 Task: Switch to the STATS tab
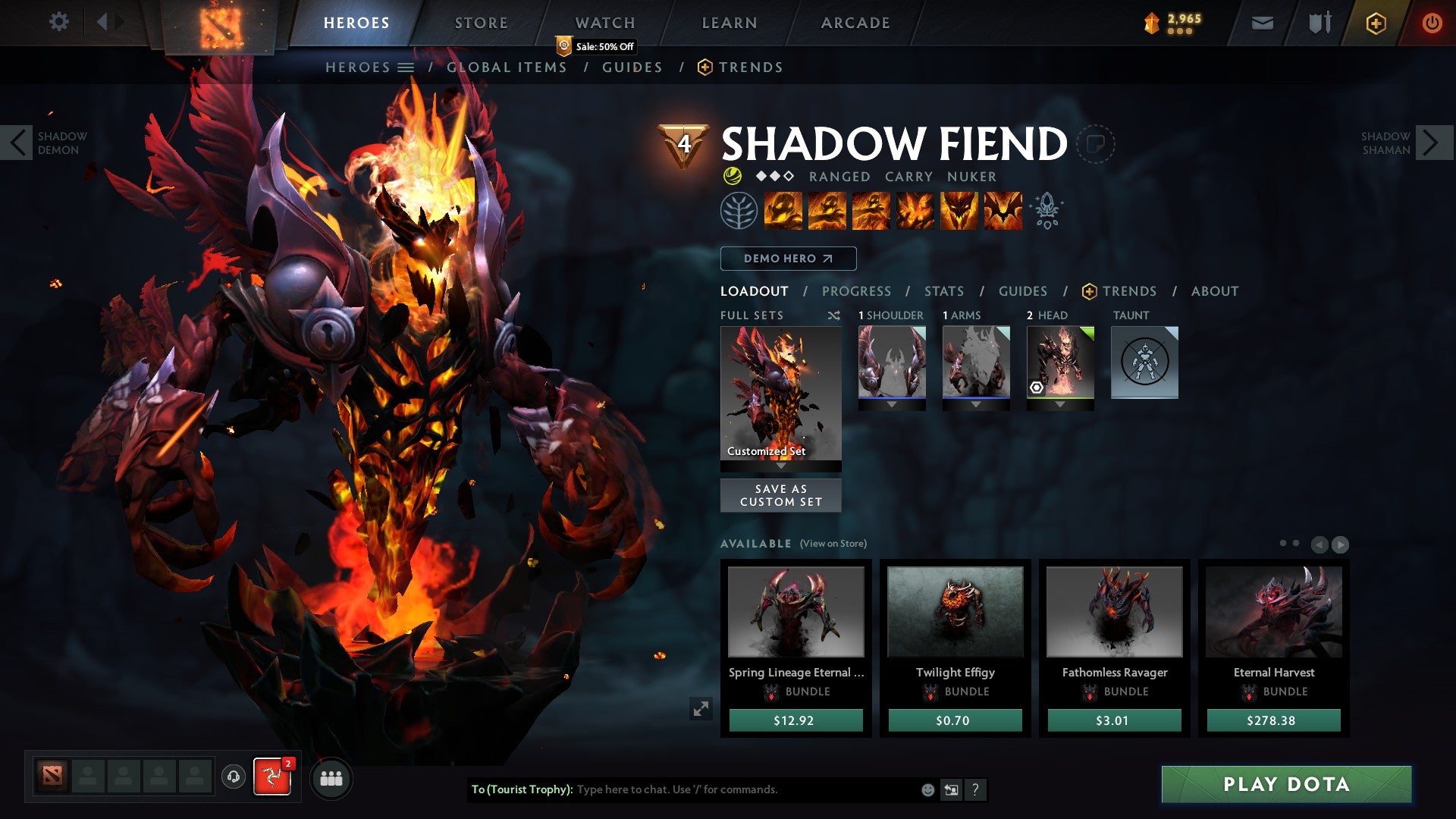coord(943,291)
